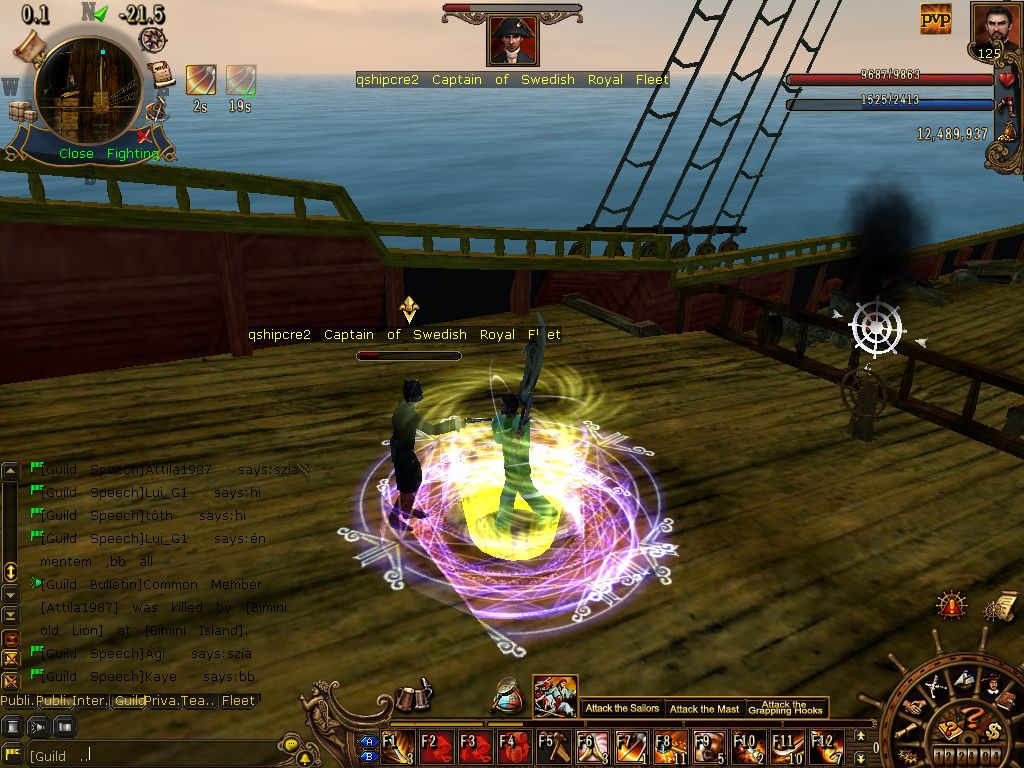Switch to the Fleet chat tab

tap(238, 701)
